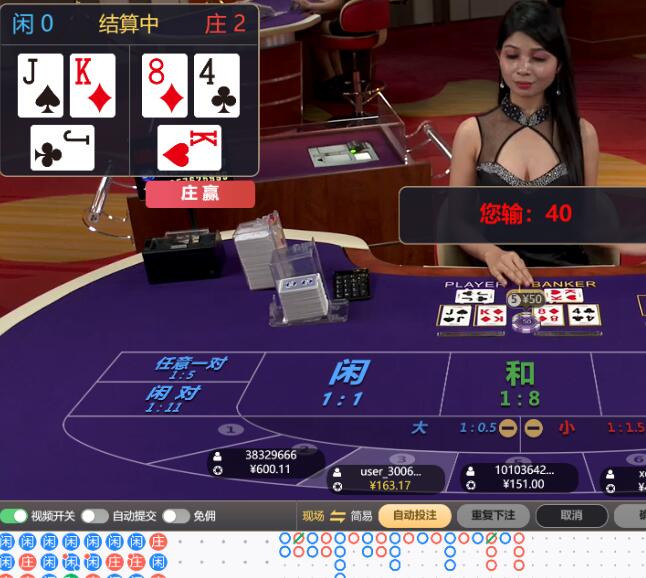Place a bet on 和 1:8 tie
Image resolution: width=646 pixels, height=578 pixels.
(x=520, y=383)
